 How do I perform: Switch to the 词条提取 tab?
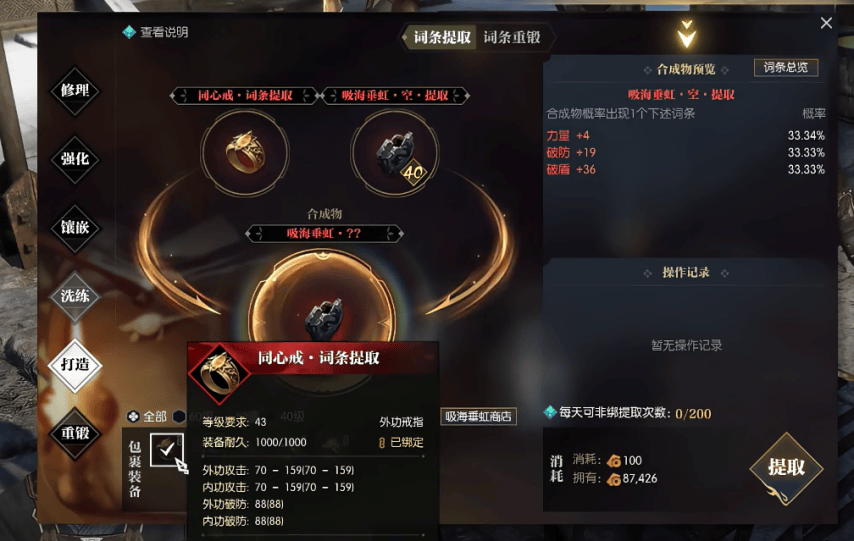[x=442, y=38]
